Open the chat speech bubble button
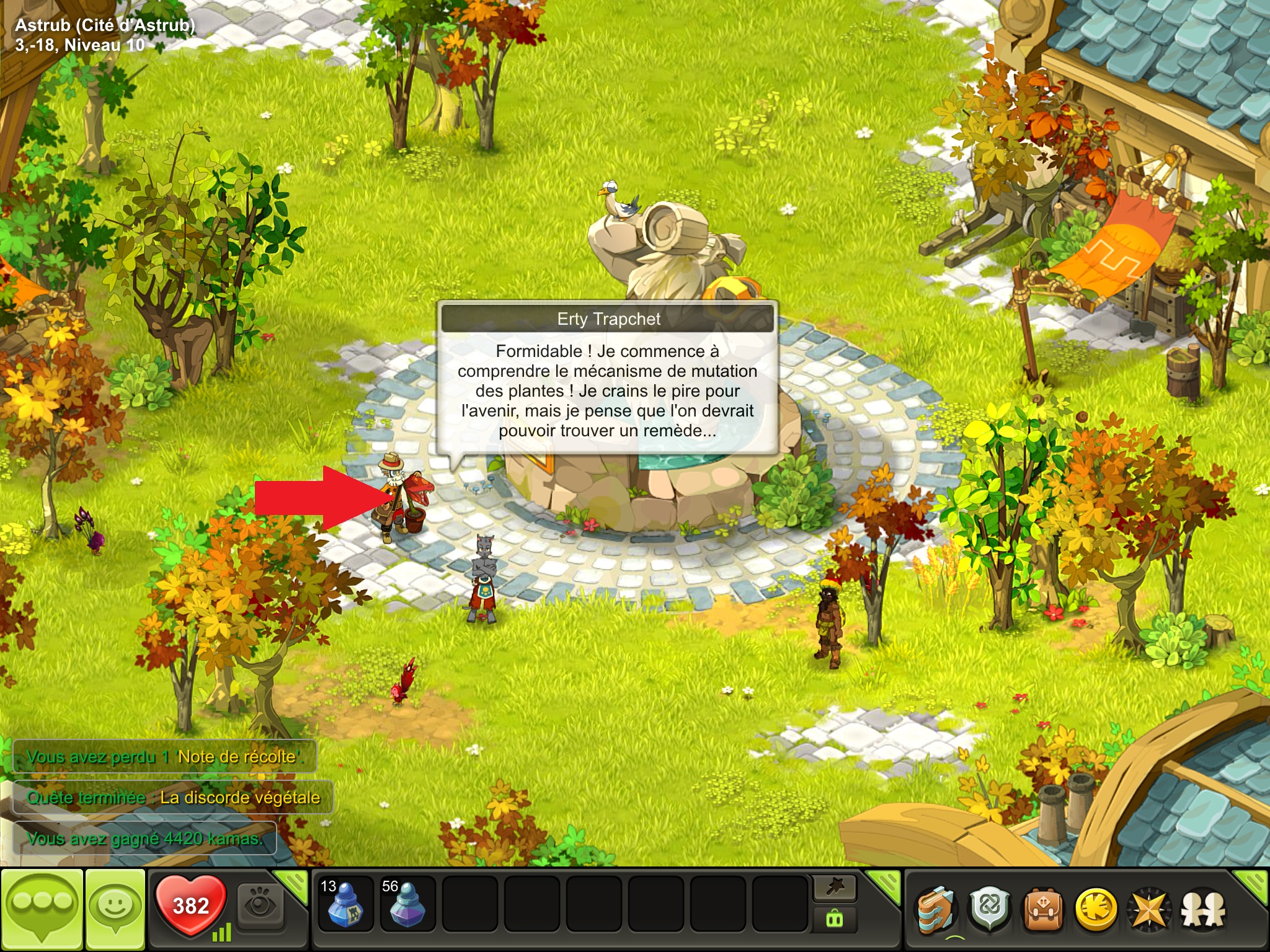The height and width of the screenshot is (952, 1270). (42, 909)
